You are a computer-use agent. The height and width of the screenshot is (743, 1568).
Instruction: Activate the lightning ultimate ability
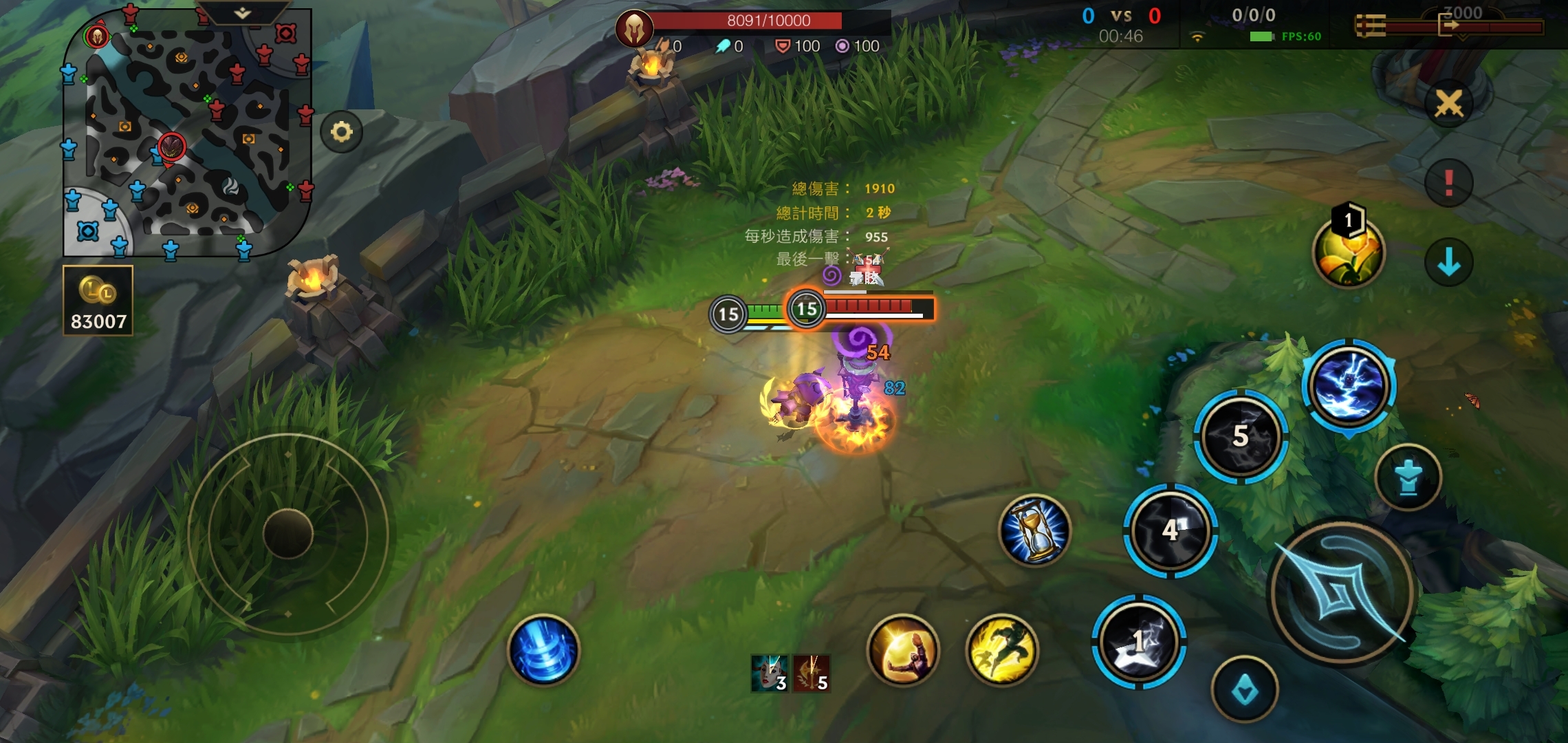(1349, 387)
